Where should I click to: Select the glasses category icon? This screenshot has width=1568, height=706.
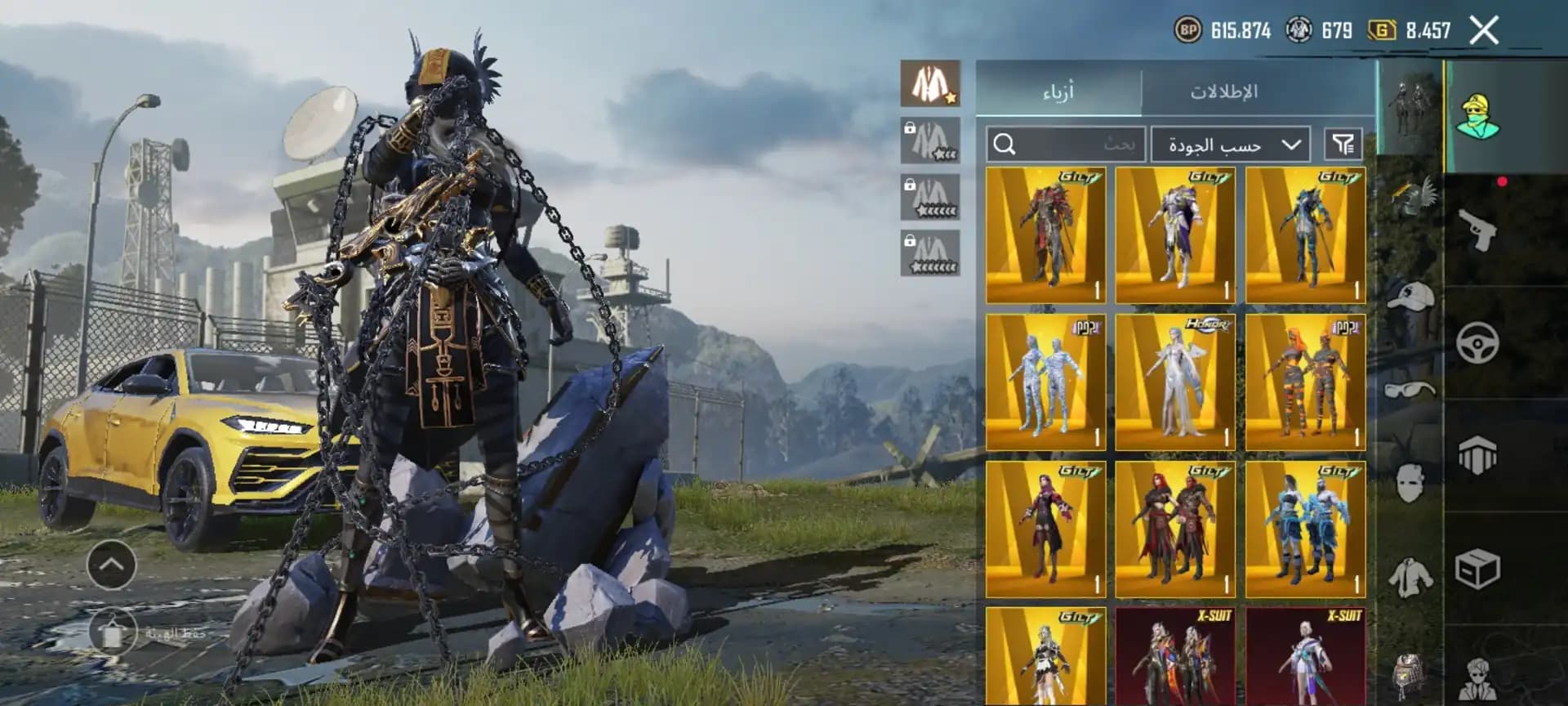(x=1410, y=390)
